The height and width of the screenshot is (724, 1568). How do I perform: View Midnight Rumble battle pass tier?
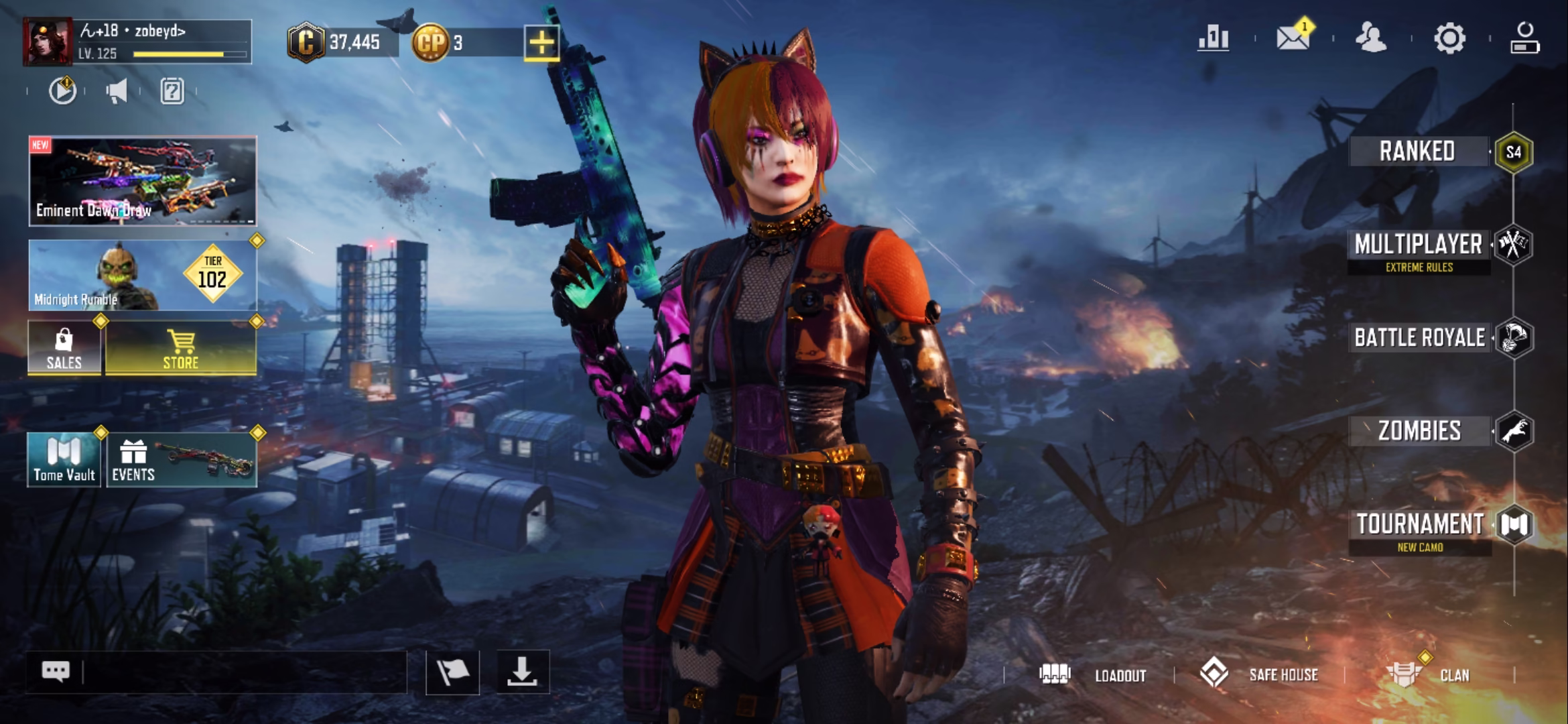tap(142, 276)
